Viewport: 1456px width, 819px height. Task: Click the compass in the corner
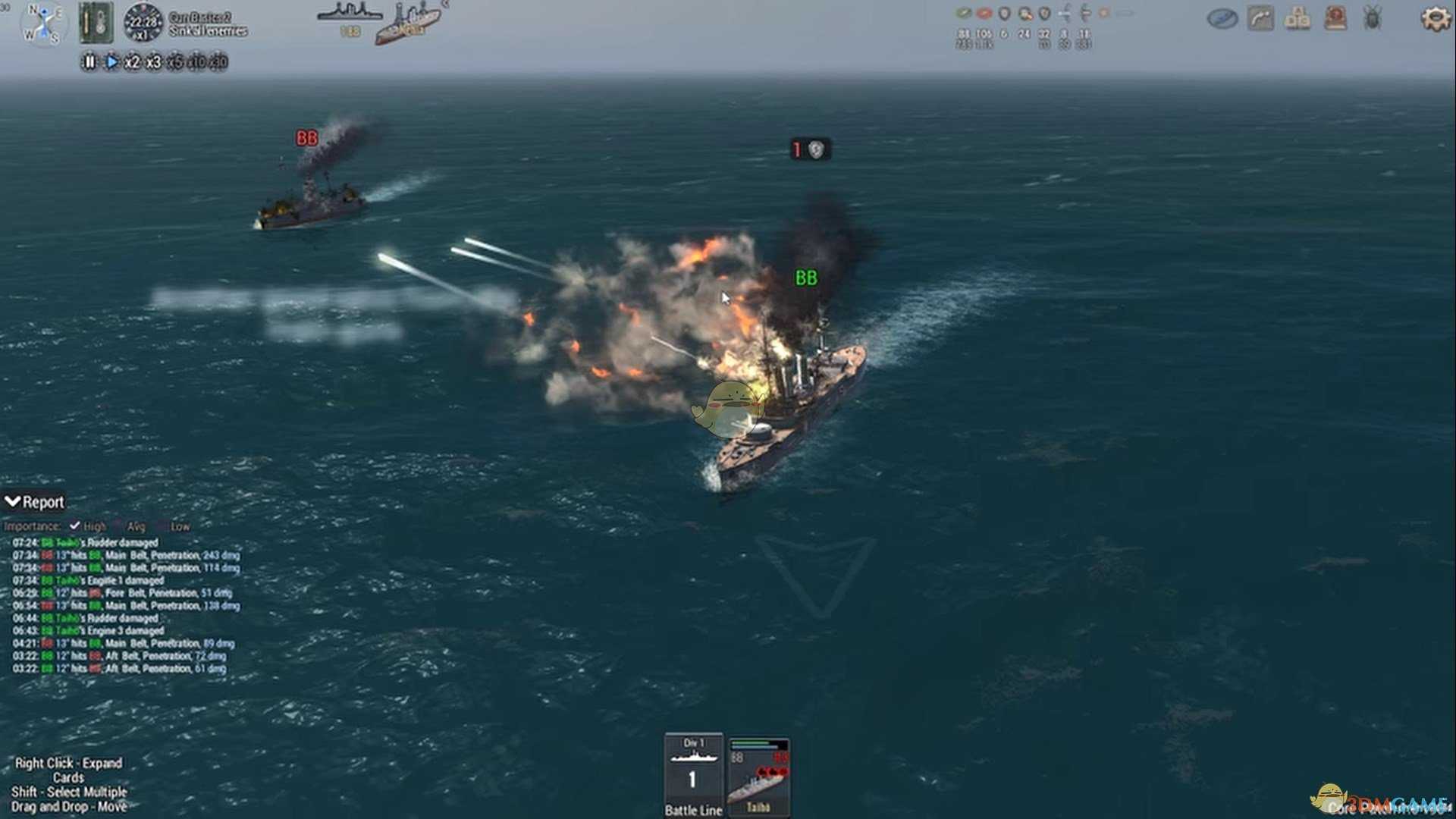pos(43,23)
